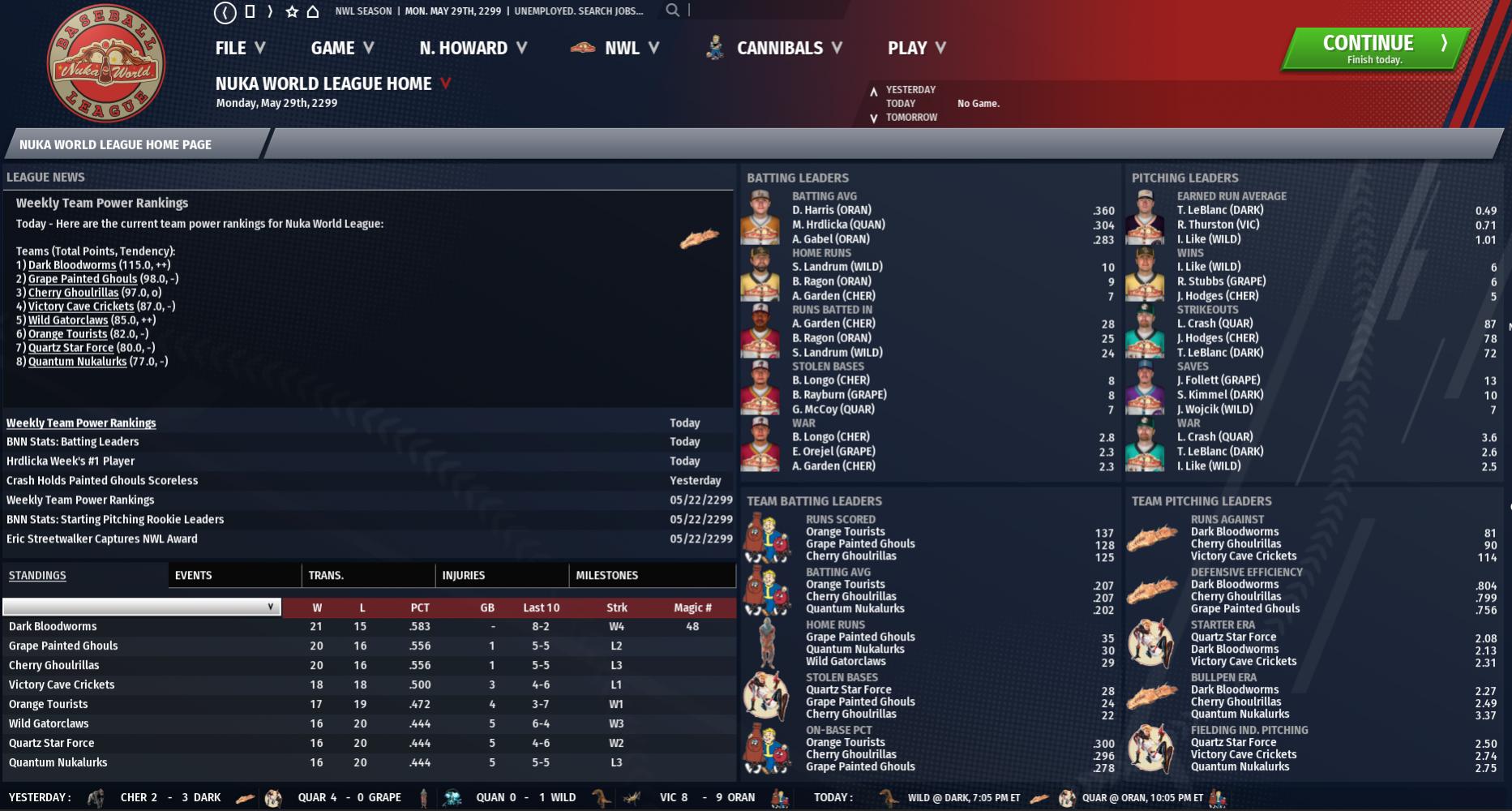Expand the N. Howard manager menu
Image resolution: width=1512 pixels, height=811 pixels.
pos(473,48)
